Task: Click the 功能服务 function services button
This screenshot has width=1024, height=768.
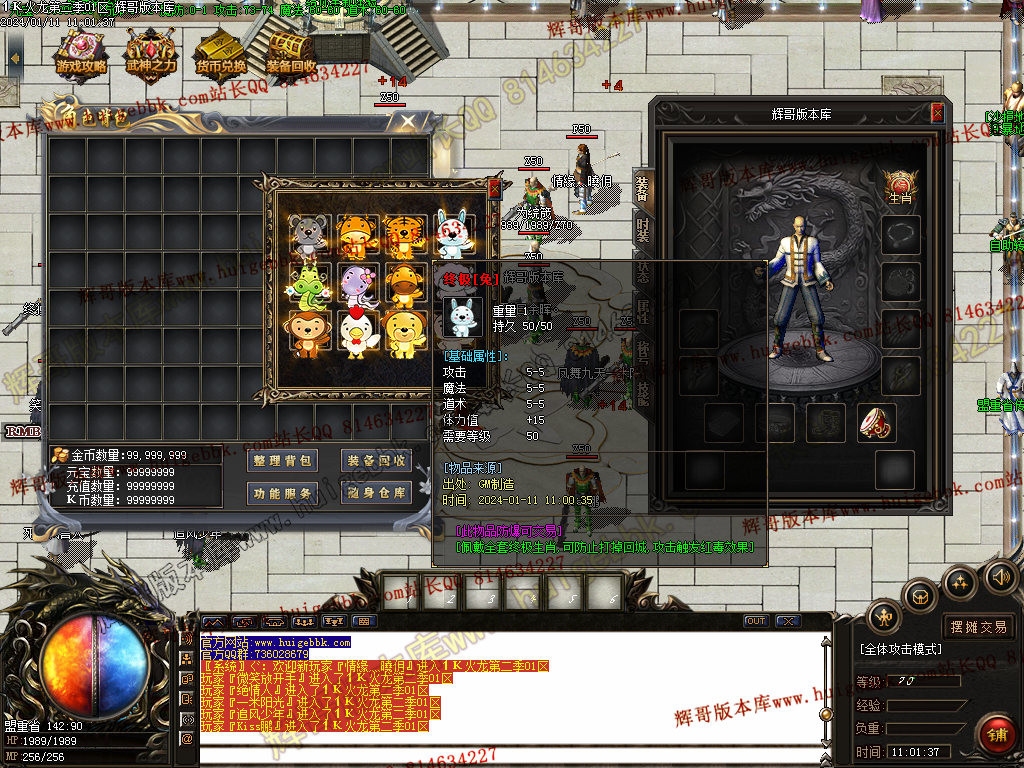Action: [282, 492]
